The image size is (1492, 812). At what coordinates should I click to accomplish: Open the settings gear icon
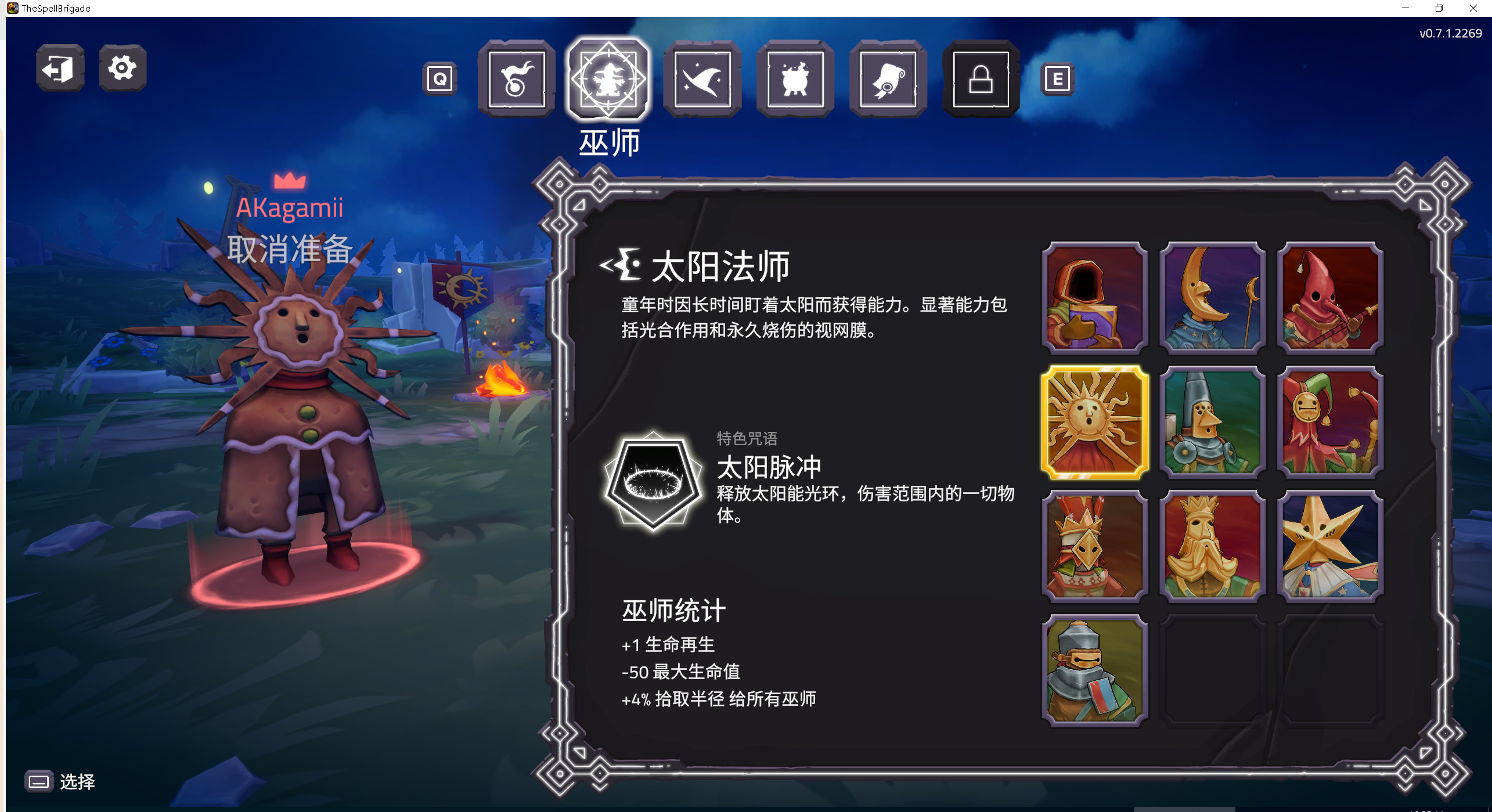121,68
